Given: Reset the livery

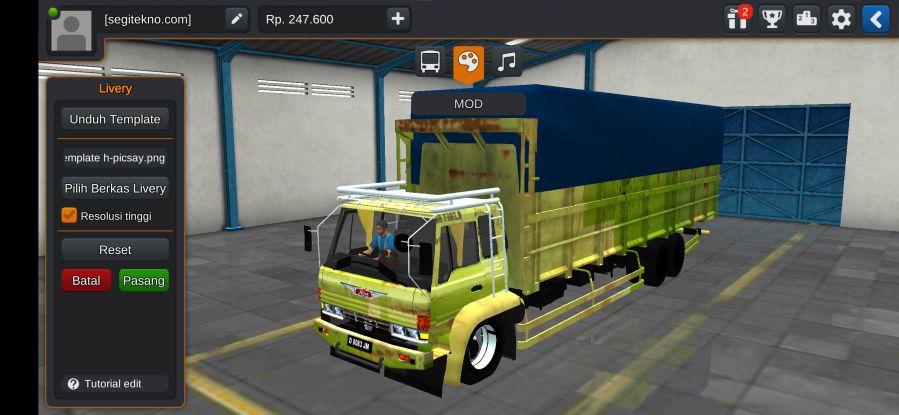Looking at the screenshot, I should tap(114, 249).
